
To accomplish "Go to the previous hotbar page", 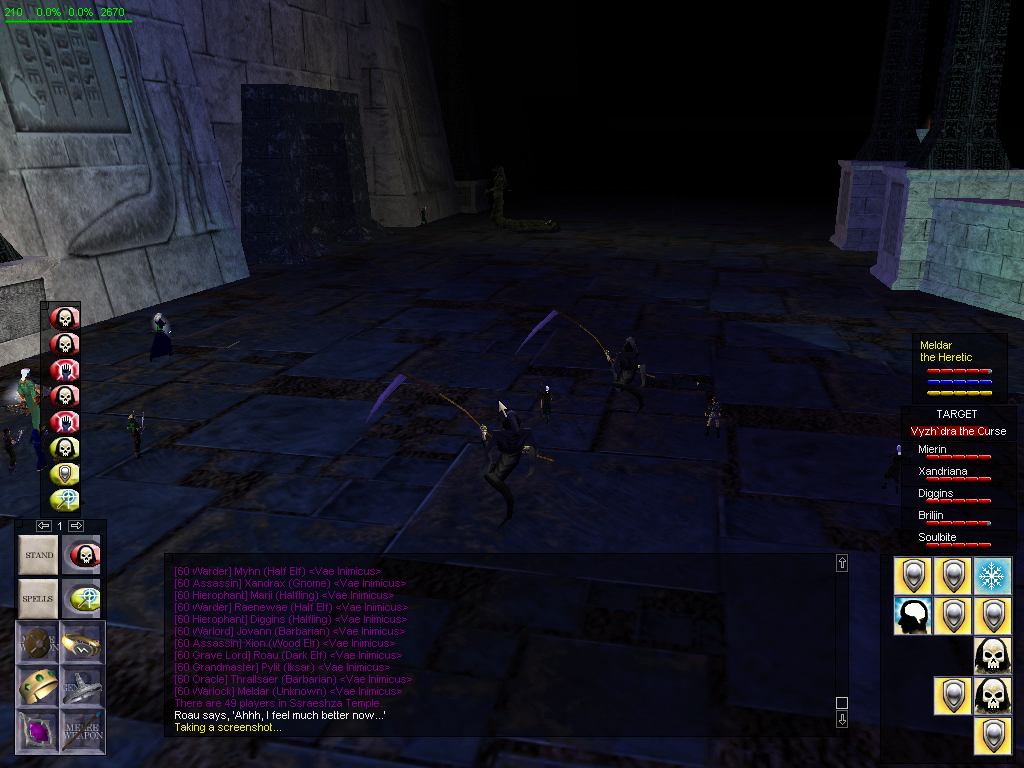I will [x=44, y=525].
